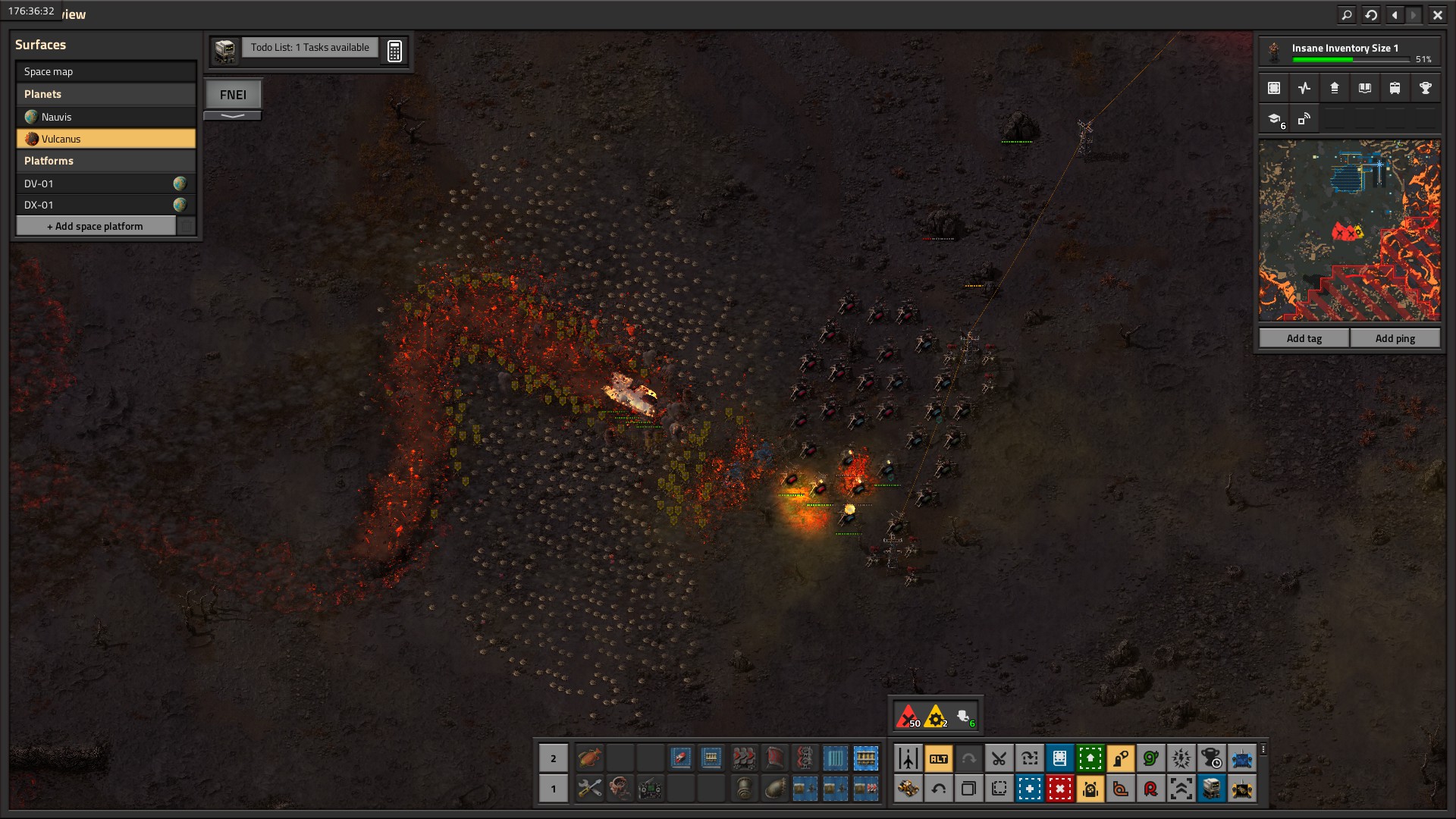
Task: Click the Add ping button
Action: coord(1395,338)
